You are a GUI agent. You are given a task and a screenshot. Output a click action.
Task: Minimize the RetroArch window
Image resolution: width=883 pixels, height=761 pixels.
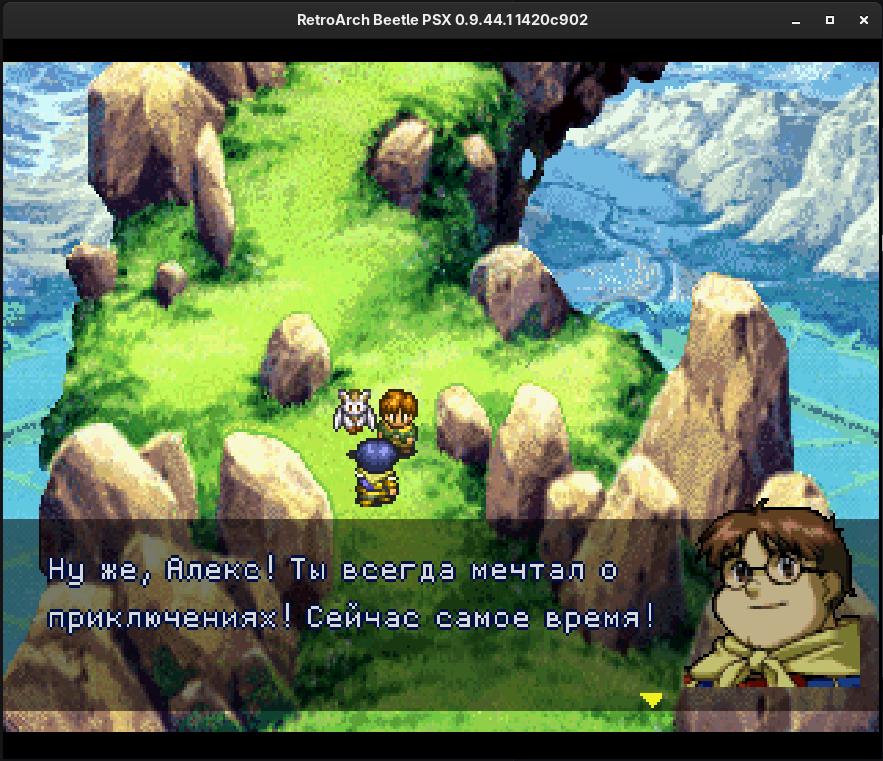[x=796, y=20]
